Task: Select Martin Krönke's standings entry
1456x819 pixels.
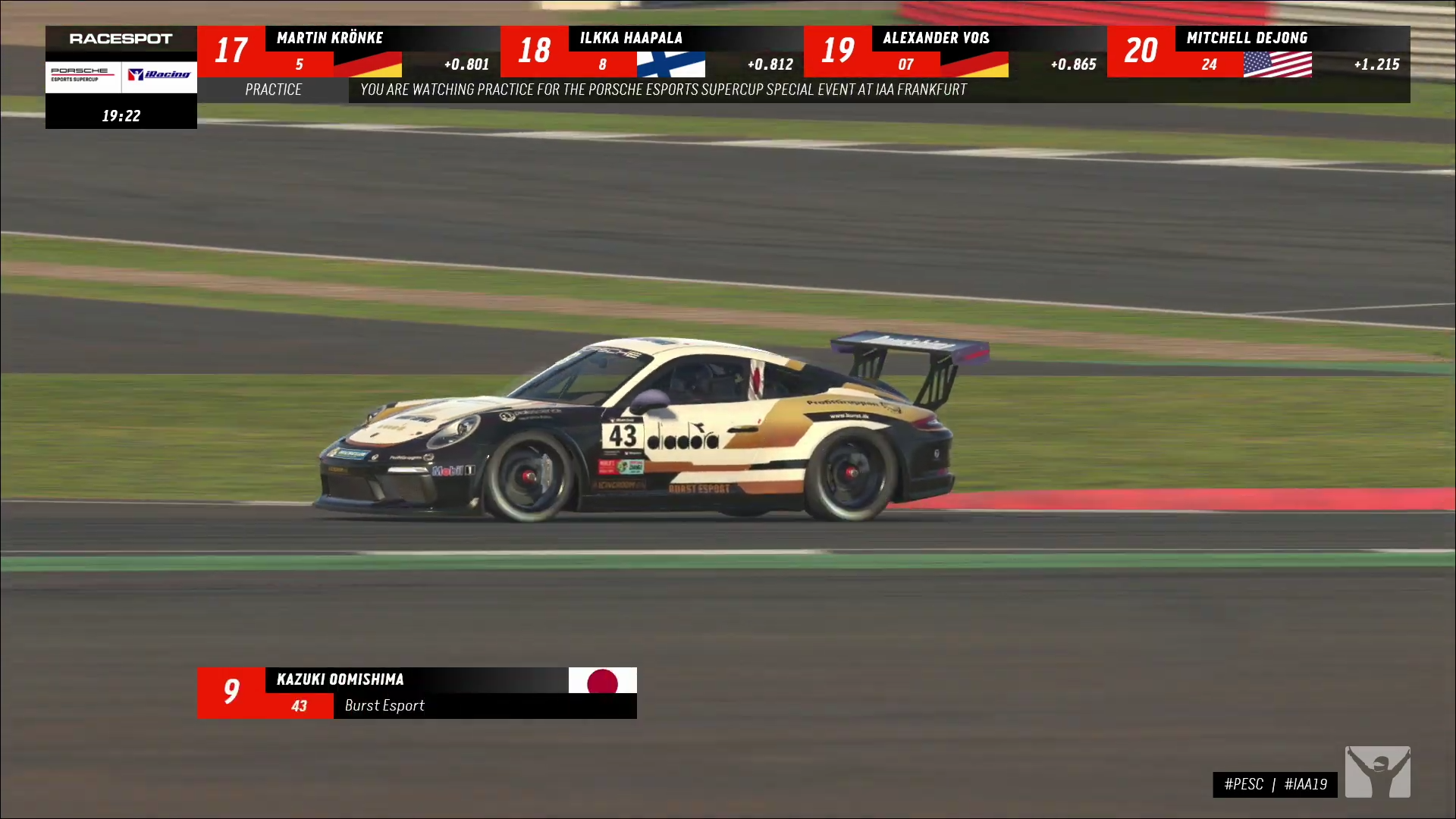Action: (348, 51)
